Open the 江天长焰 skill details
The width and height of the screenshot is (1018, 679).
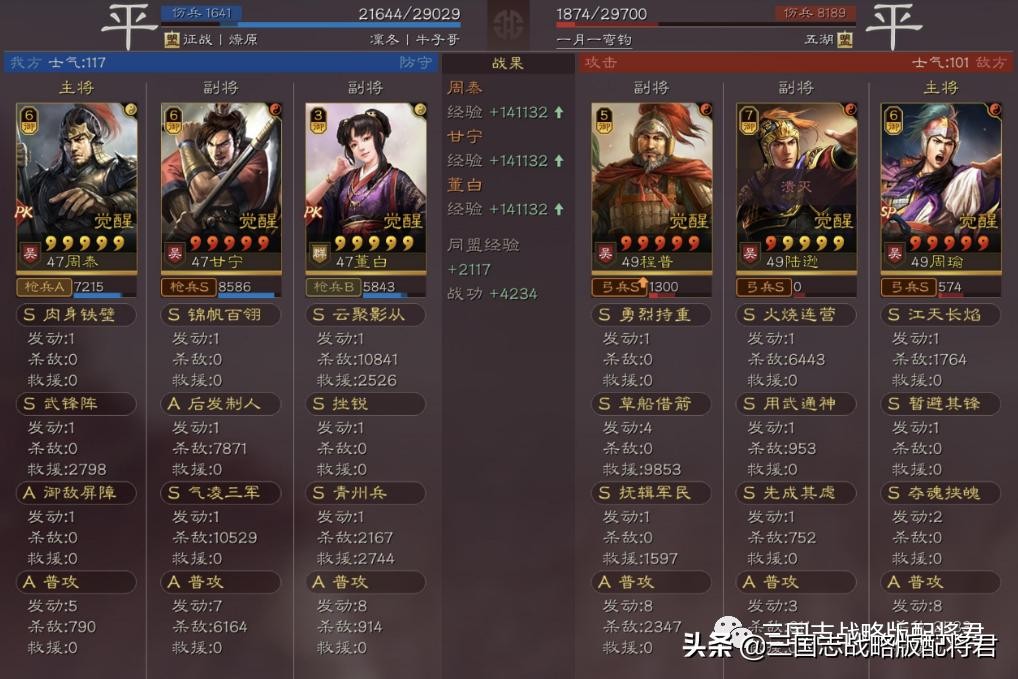click(x=940, y=315)
